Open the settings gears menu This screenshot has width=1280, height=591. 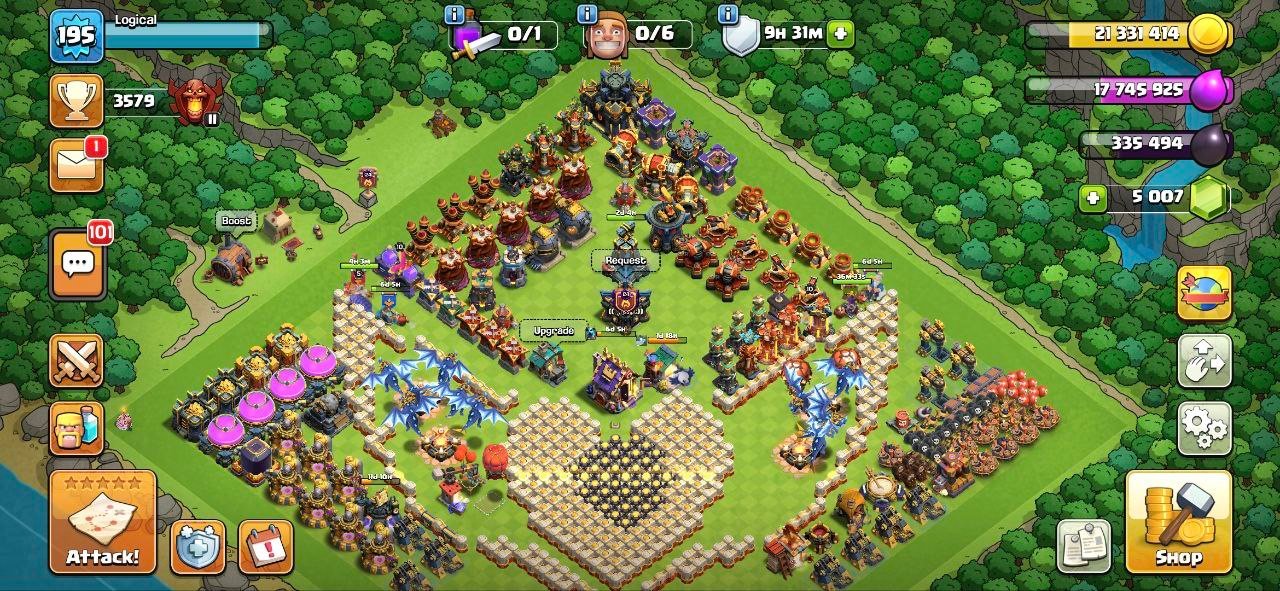click(1204, 428)
